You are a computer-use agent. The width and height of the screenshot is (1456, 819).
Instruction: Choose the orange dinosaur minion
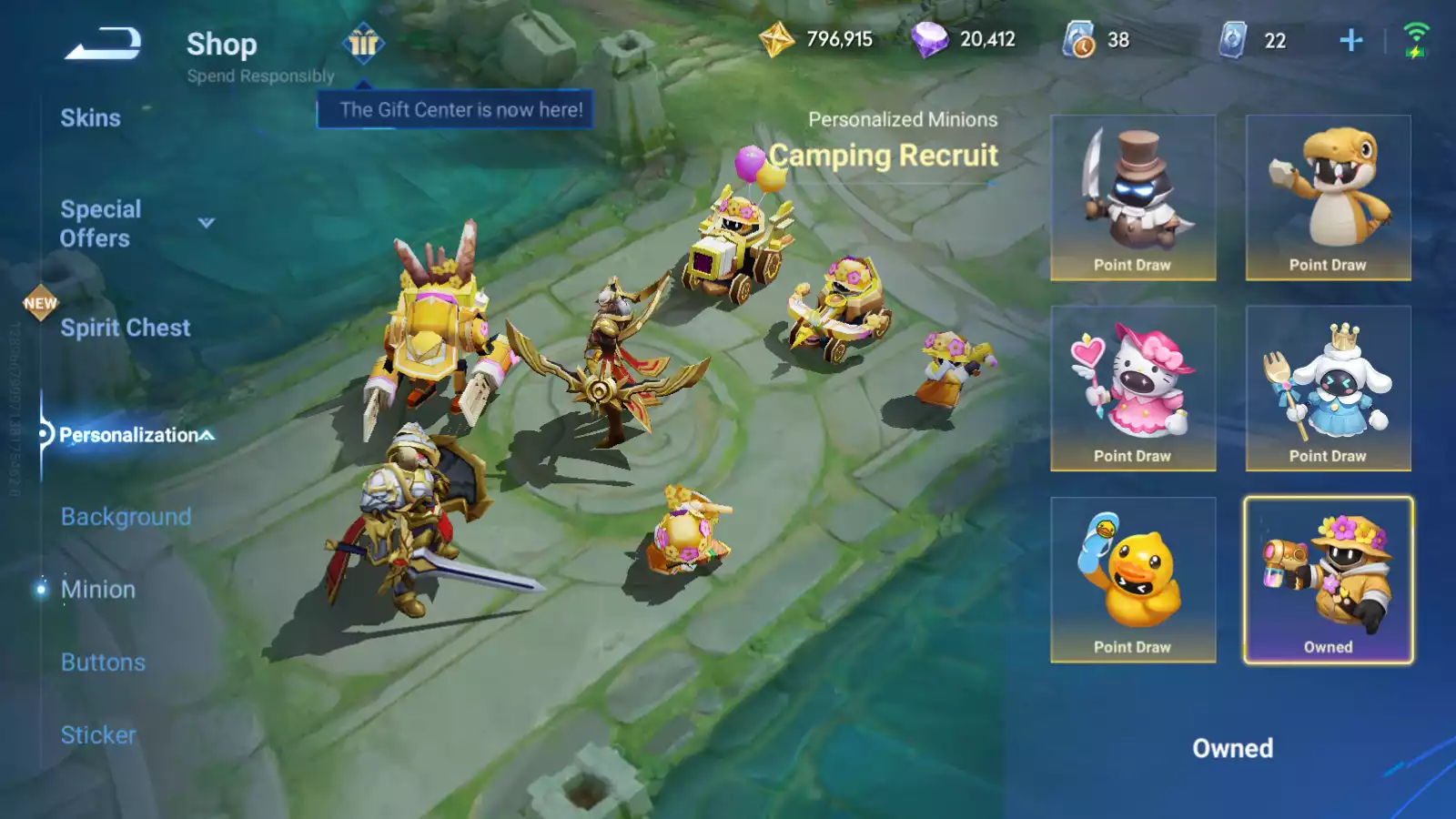[1328, 197]
